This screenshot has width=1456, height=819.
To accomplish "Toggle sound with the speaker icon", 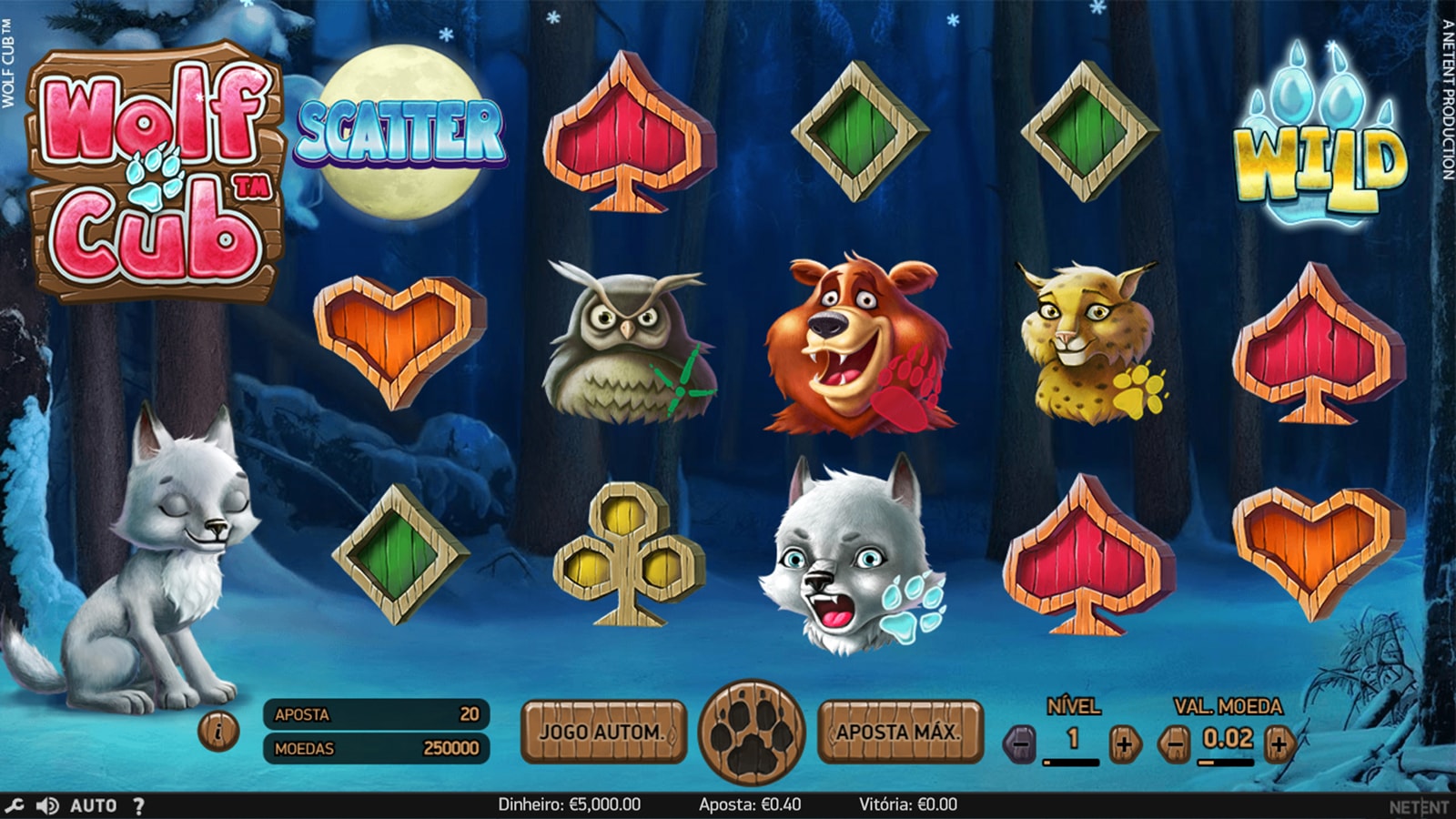I will point(47,805).
